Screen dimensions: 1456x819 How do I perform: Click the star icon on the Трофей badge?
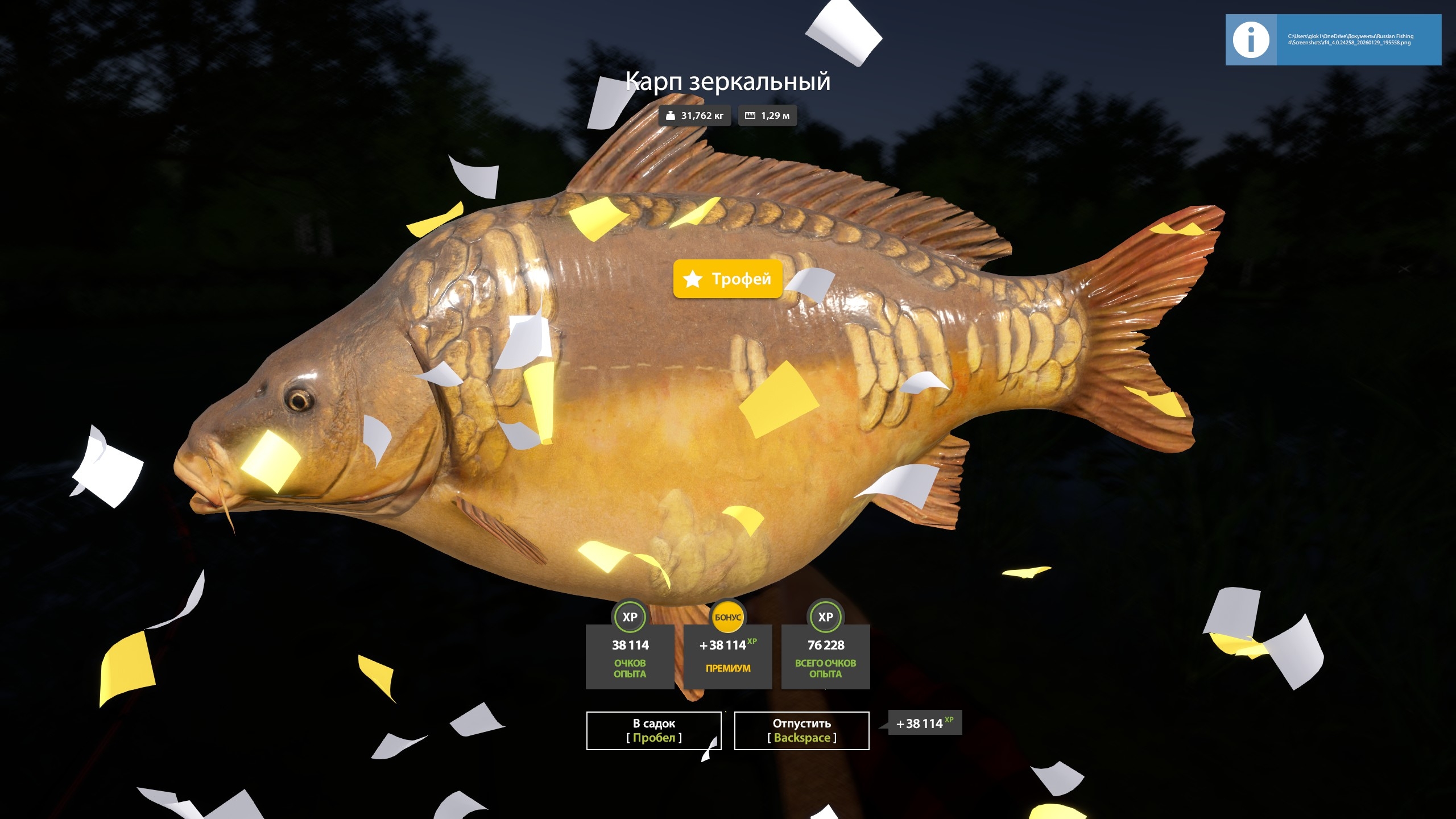pyautogui.click(x=692, y=279)
